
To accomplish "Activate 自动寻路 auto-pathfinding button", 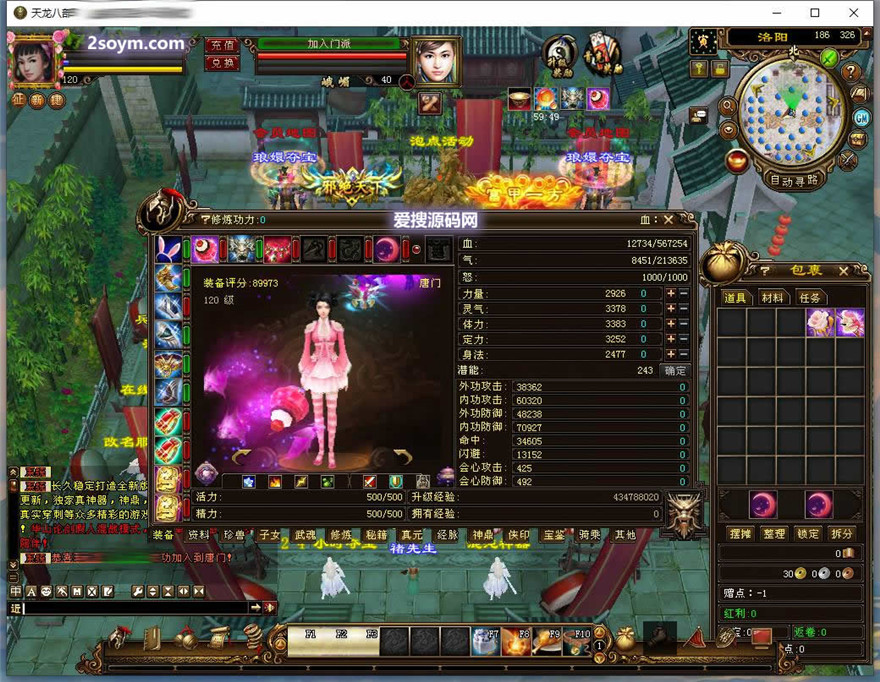I will 794,181.
